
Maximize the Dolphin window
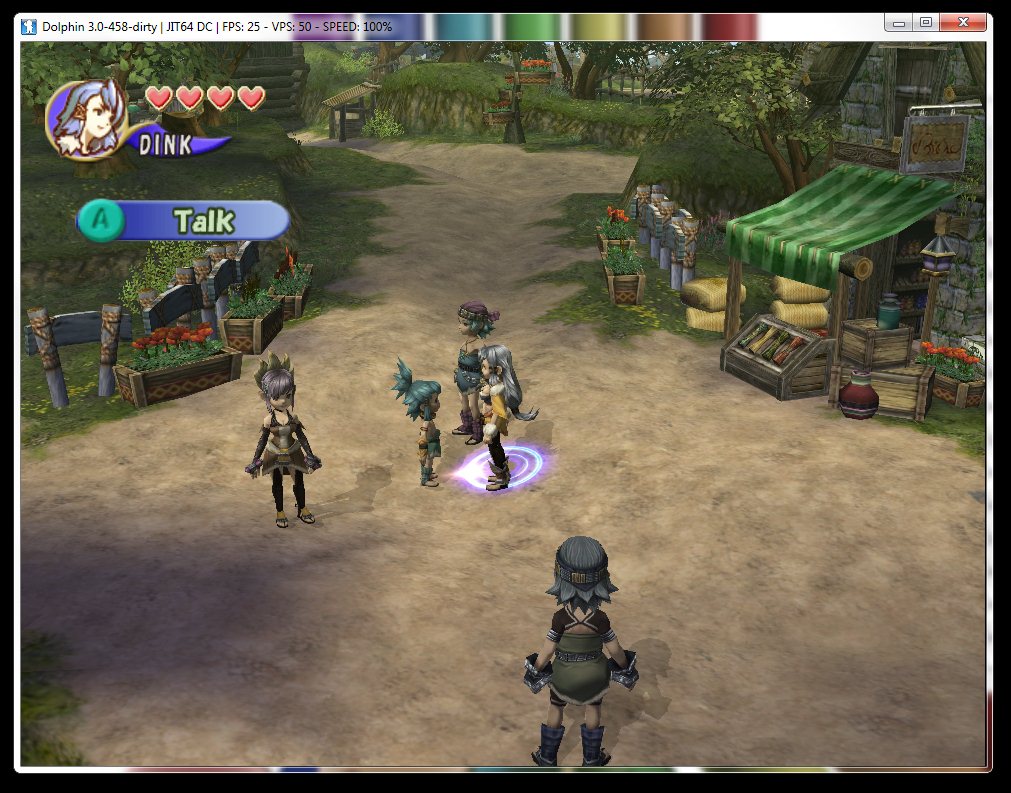coord(926,22)
